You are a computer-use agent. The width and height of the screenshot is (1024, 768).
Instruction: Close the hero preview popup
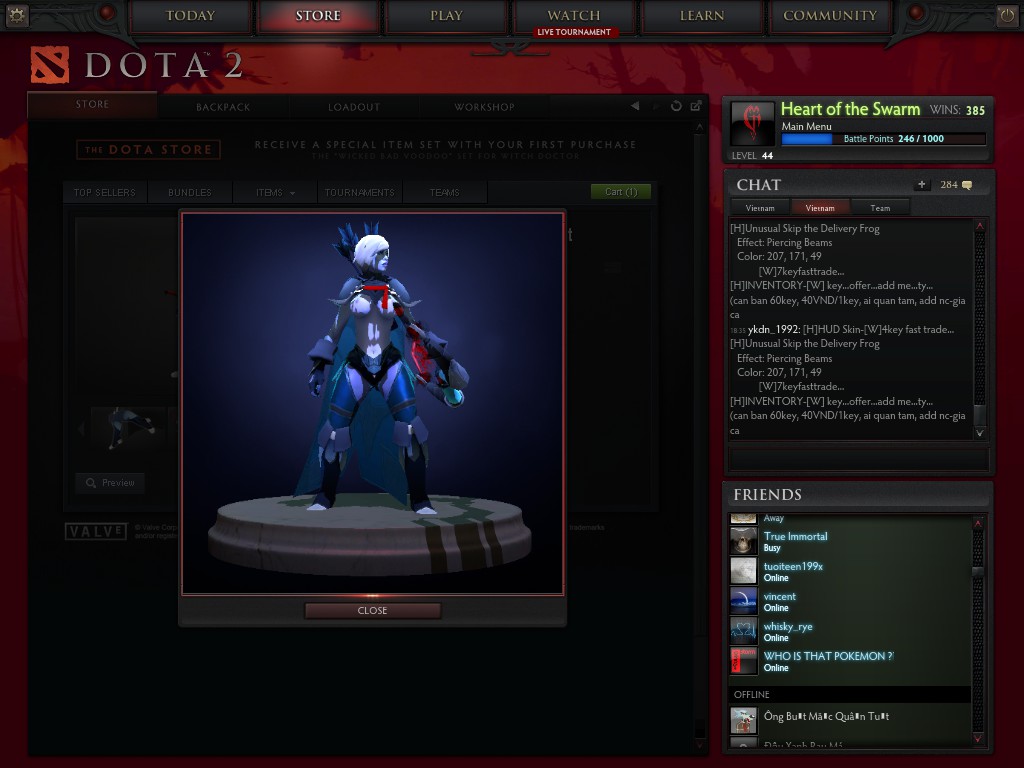click(x=372, y=610)
